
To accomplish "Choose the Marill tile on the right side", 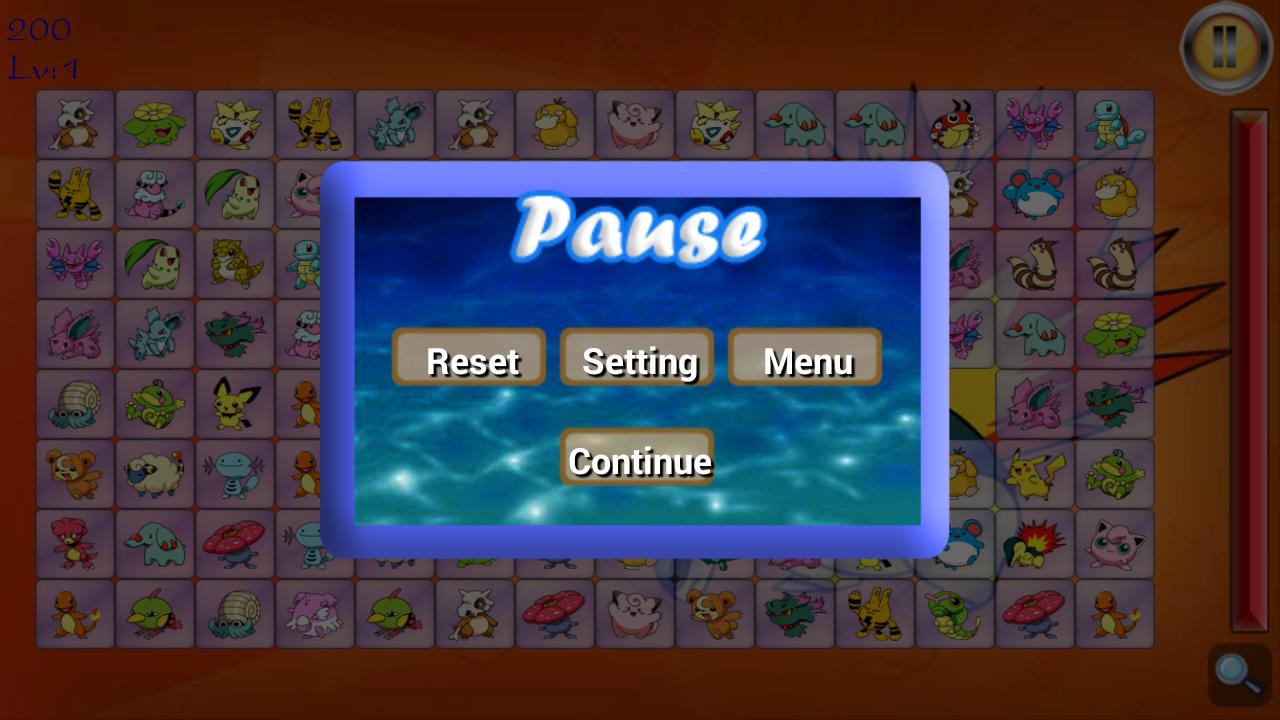I will click(x=1035, y=194).
